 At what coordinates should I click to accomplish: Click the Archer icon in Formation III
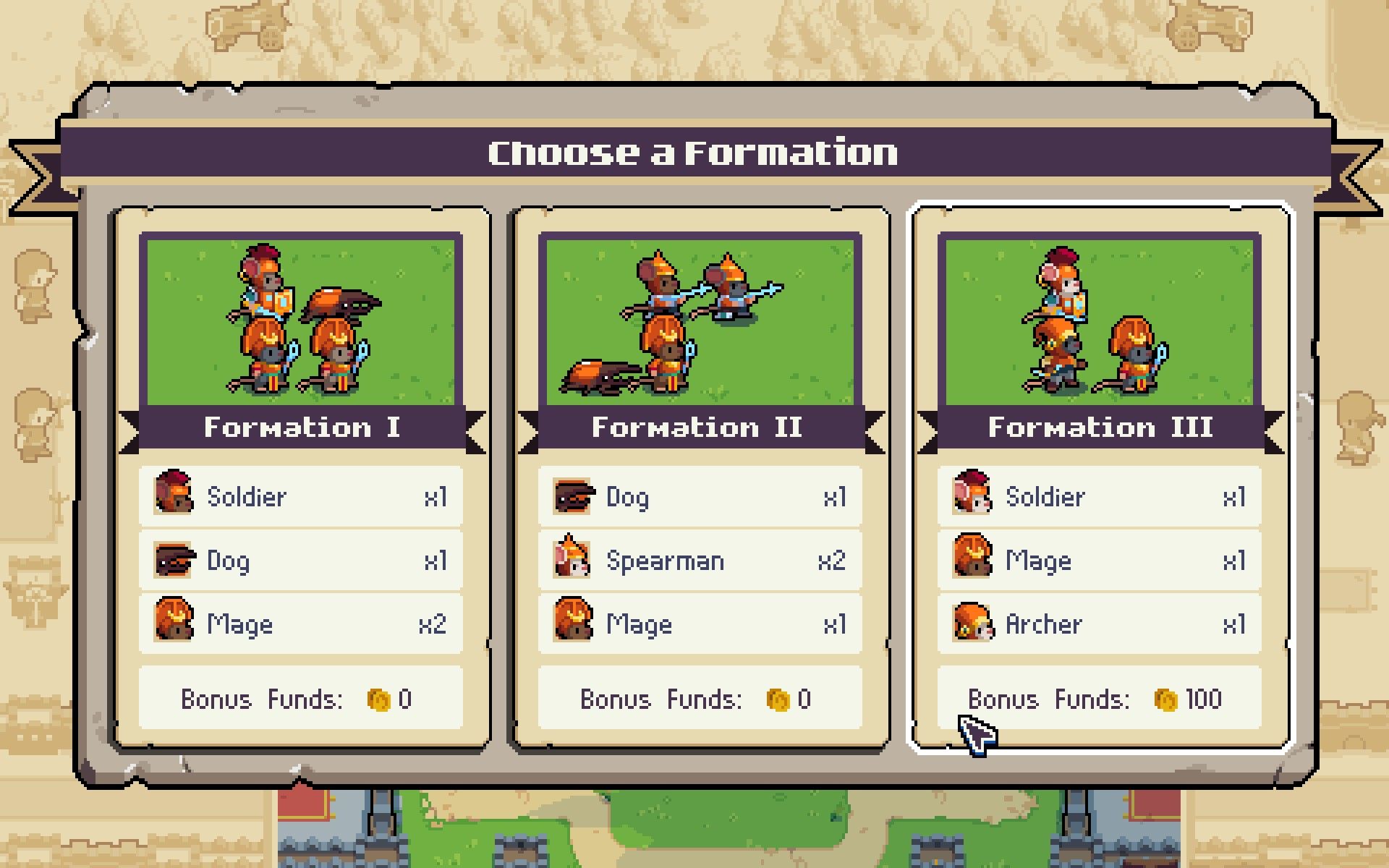point(971,624)
